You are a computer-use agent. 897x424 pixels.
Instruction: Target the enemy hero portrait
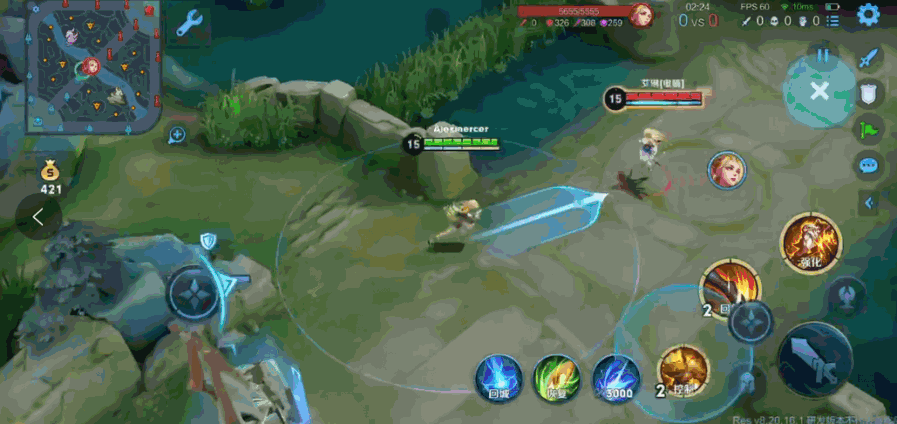[727, 170]
